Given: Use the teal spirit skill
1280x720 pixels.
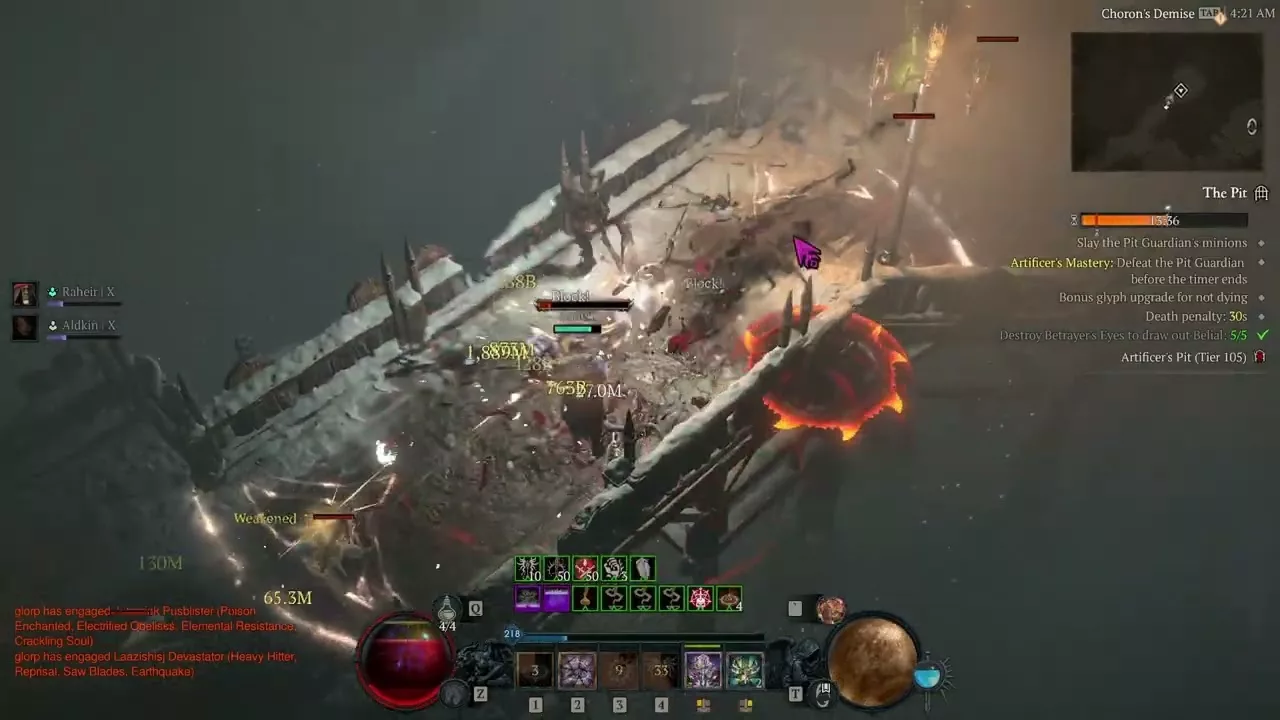Looking at the screenshot, I should tap(745, 670).
